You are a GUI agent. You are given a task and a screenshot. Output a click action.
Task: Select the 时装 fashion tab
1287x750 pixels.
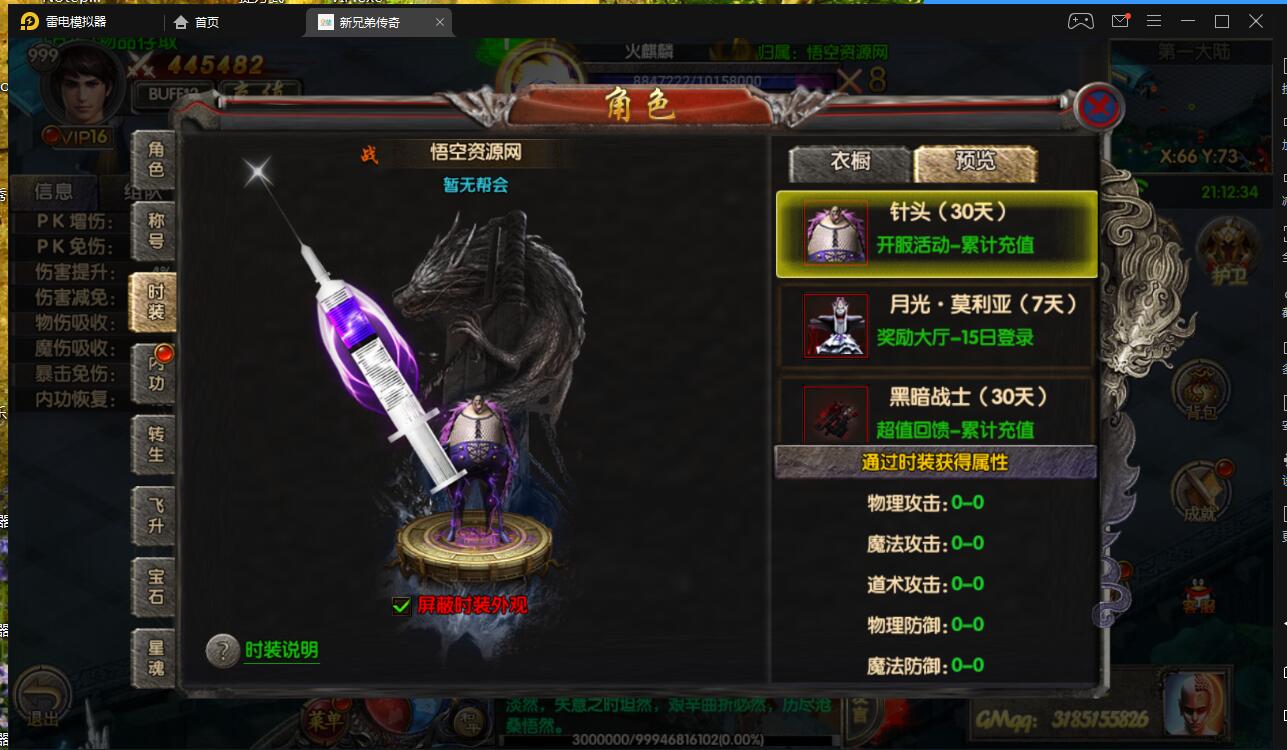155,302
